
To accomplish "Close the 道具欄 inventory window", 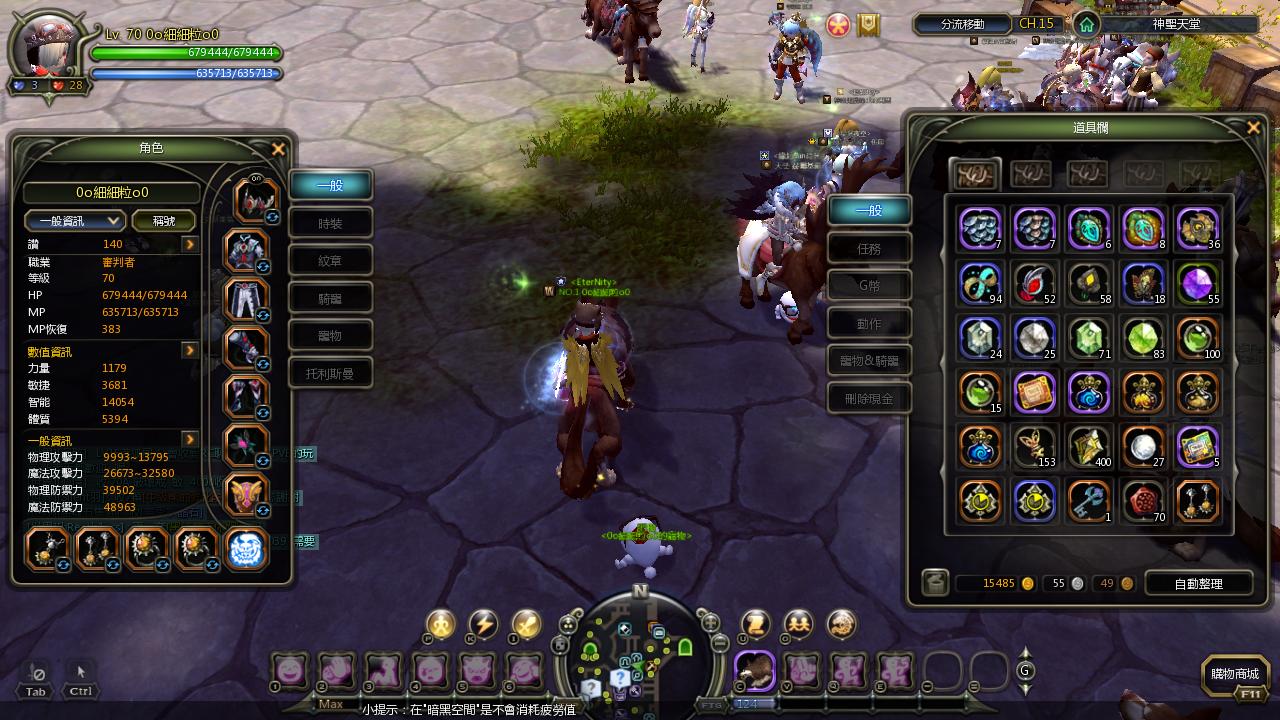I will tap(1253, 128).
